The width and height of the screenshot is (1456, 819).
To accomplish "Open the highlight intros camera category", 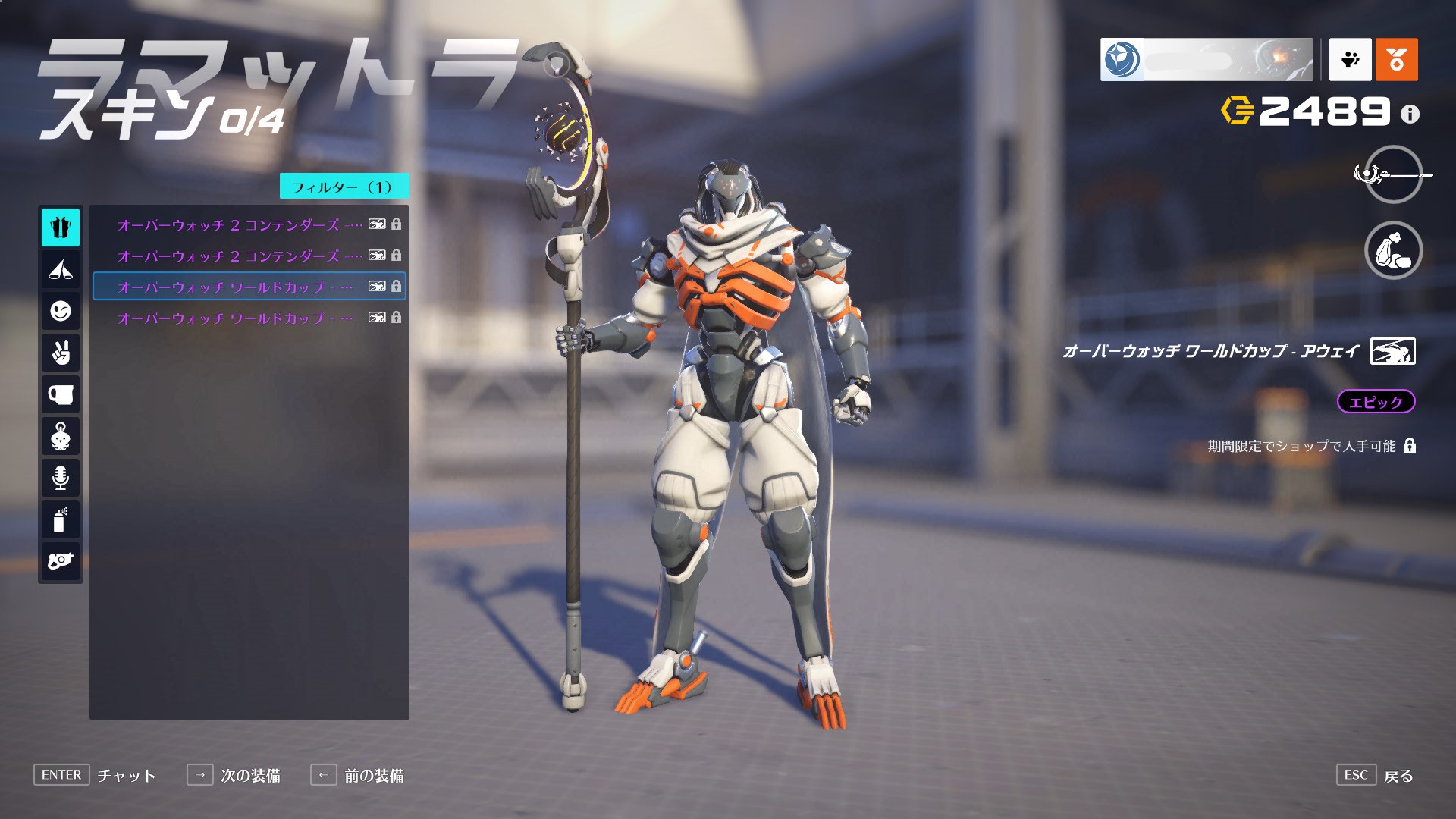I will tap(61, 561).
